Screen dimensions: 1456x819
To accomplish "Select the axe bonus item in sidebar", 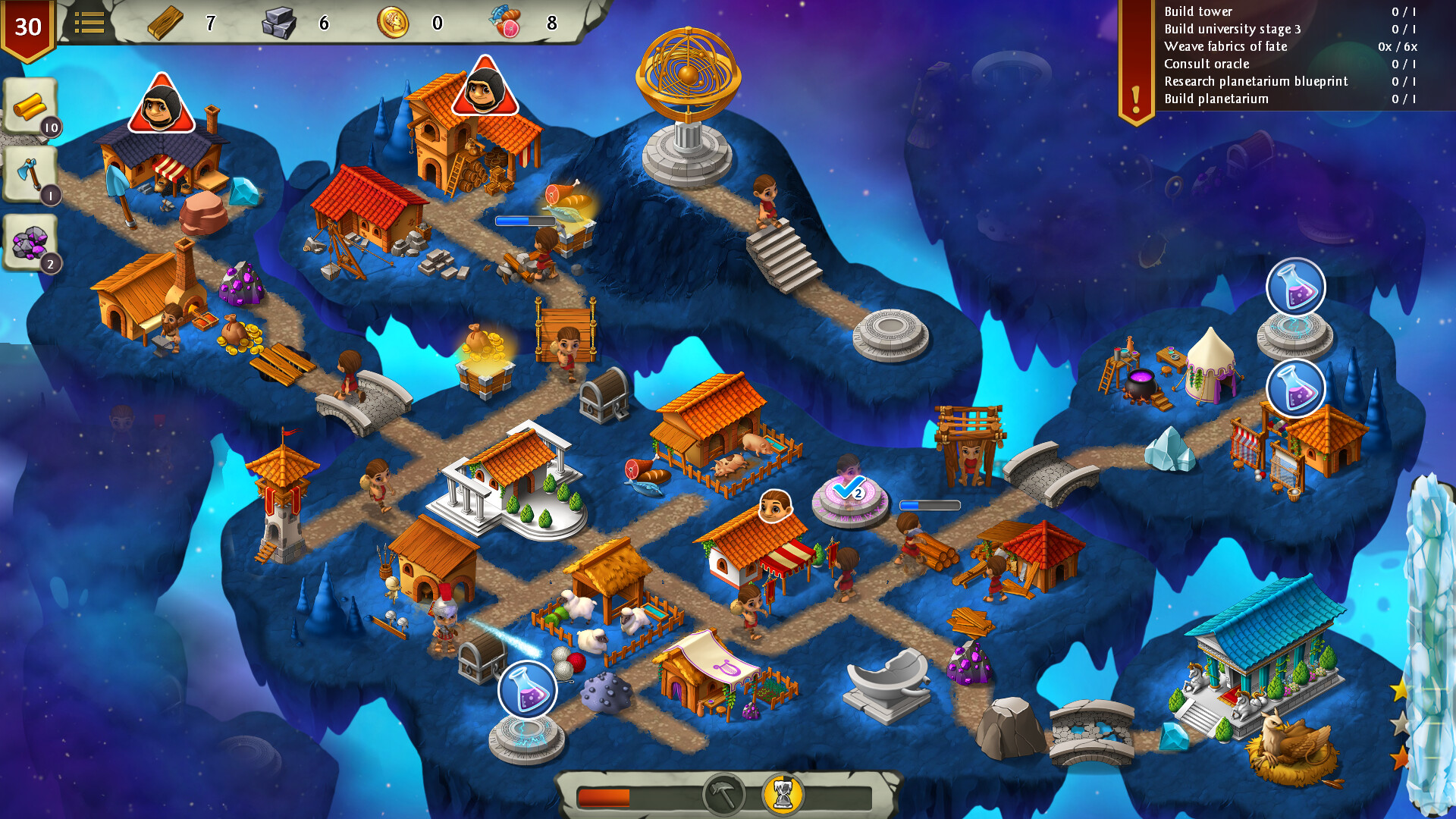I will pos(30,173).
